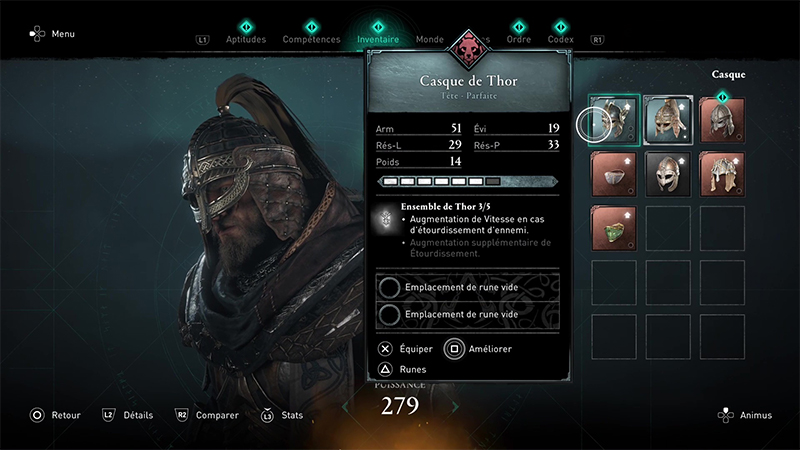Choose the steel spectacle helmet on dark slot
This screenshot has width=800, height=450.
(x=669, y=174)
